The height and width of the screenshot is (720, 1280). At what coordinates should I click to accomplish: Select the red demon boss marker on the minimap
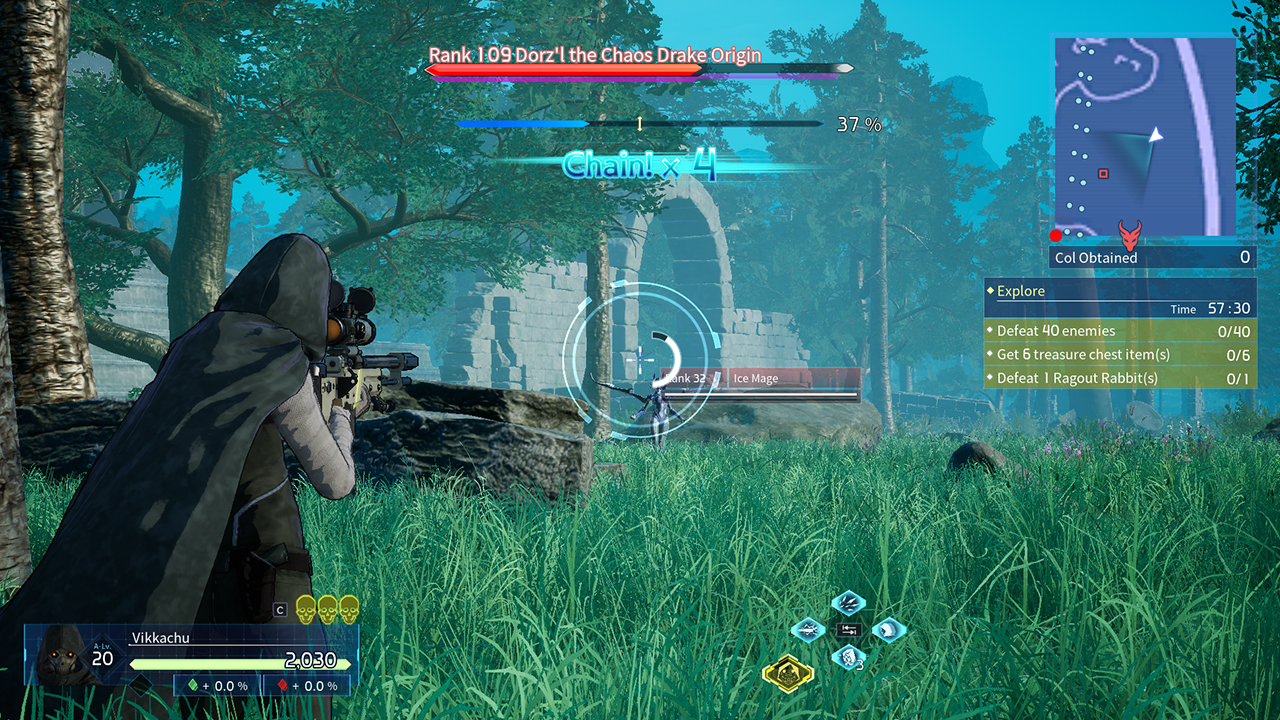point(1131,236)
